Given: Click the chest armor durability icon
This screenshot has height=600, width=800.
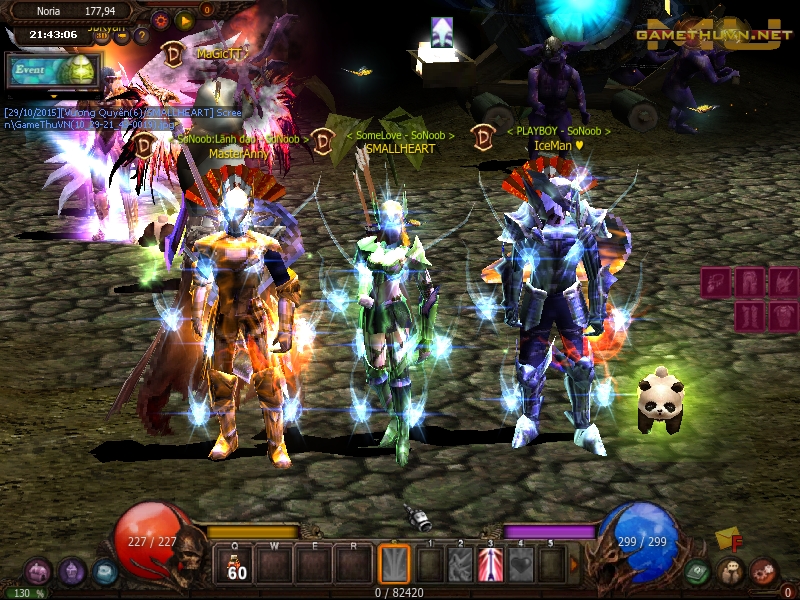Looking at the screenshot, I should [x=783, y=317].
